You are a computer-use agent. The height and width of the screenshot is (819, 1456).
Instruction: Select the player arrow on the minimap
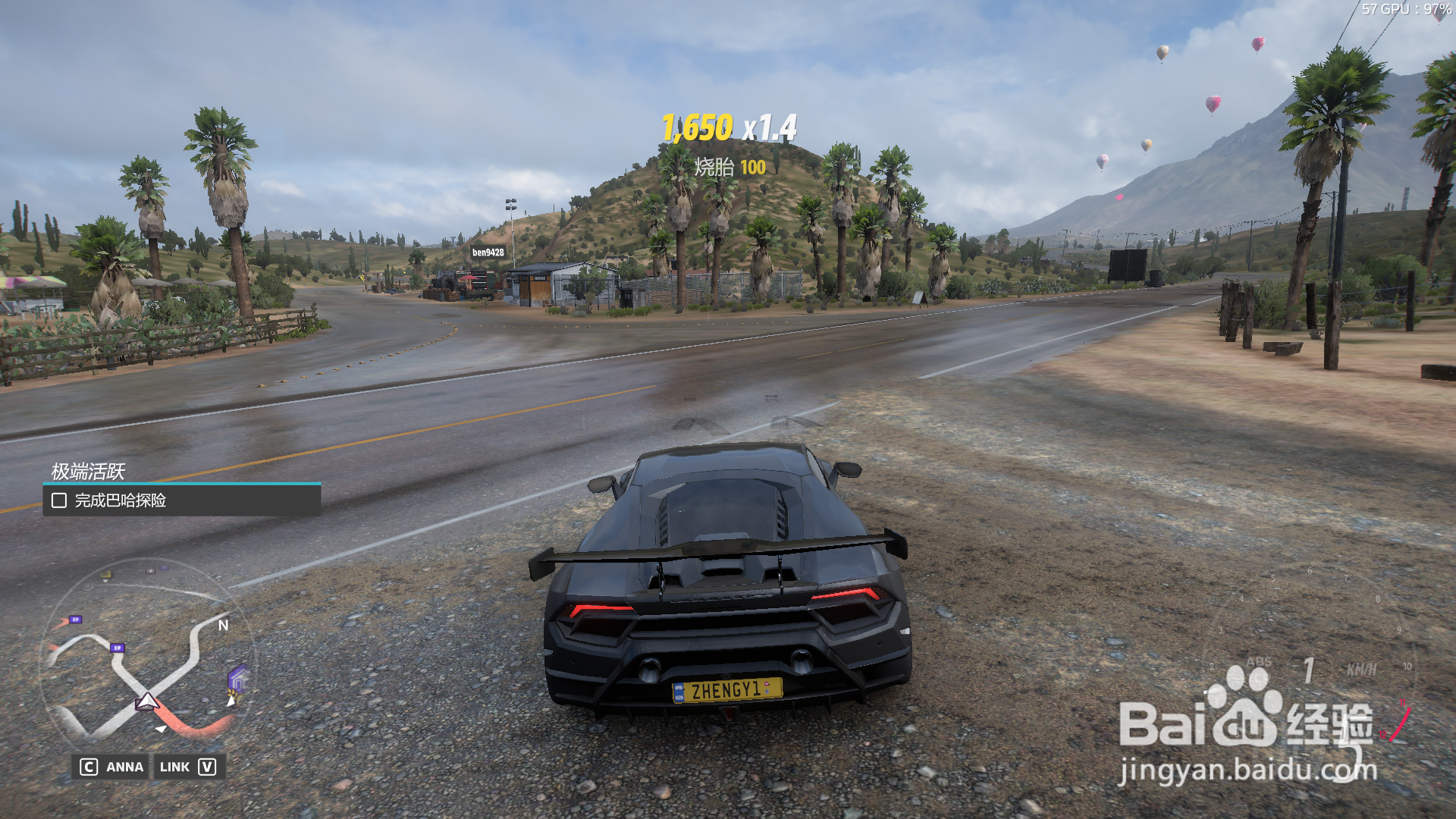tap(146, 701)
